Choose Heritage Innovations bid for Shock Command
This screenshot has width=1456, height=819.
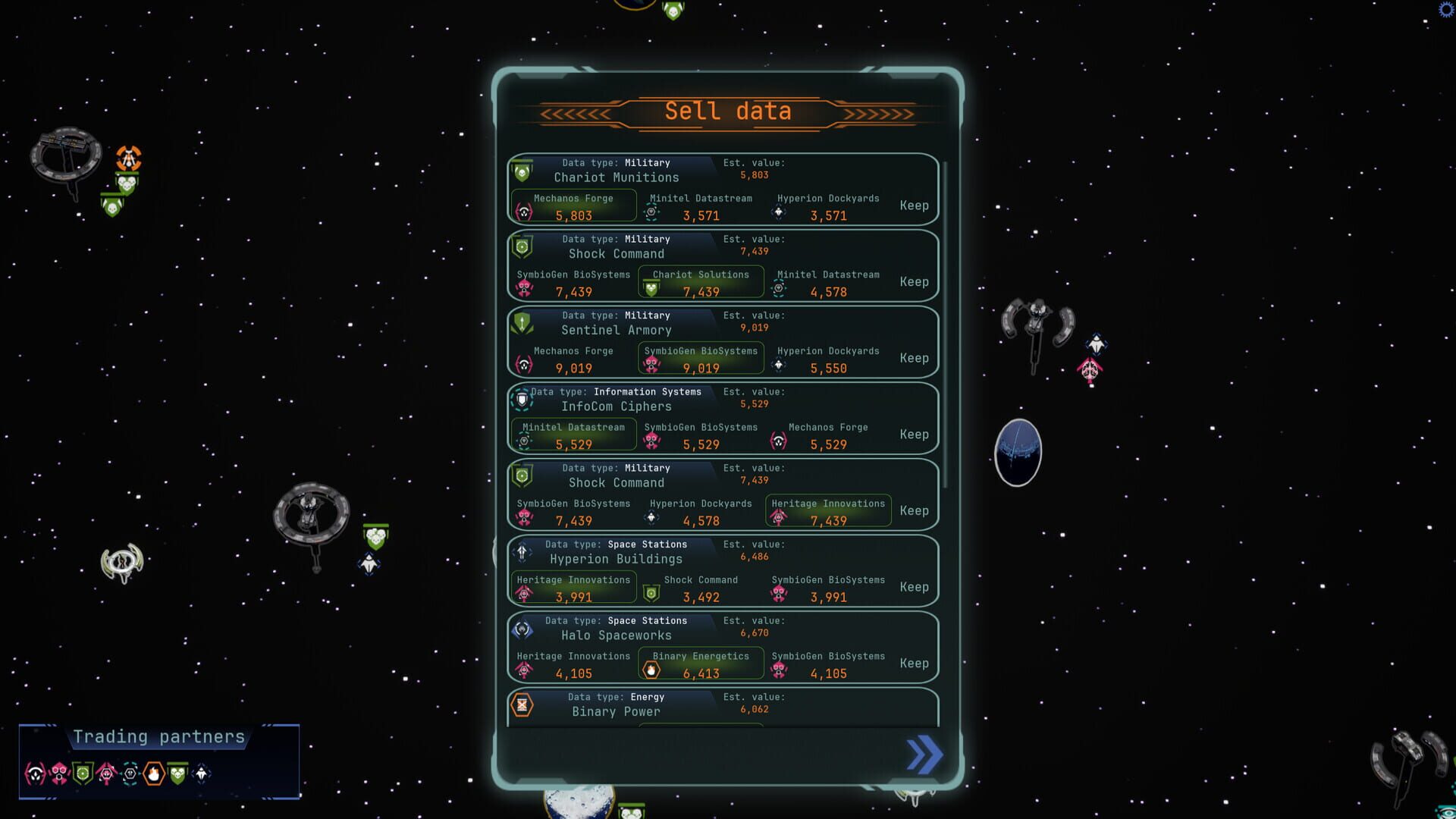[x=827, y=511]
